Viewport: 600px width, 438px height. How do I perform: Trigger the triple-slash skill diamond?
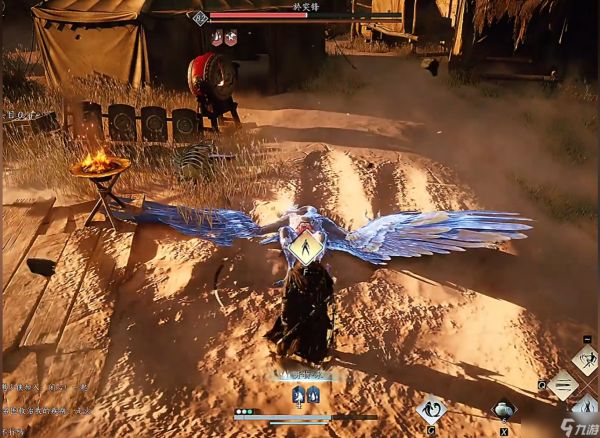point(562,384)
